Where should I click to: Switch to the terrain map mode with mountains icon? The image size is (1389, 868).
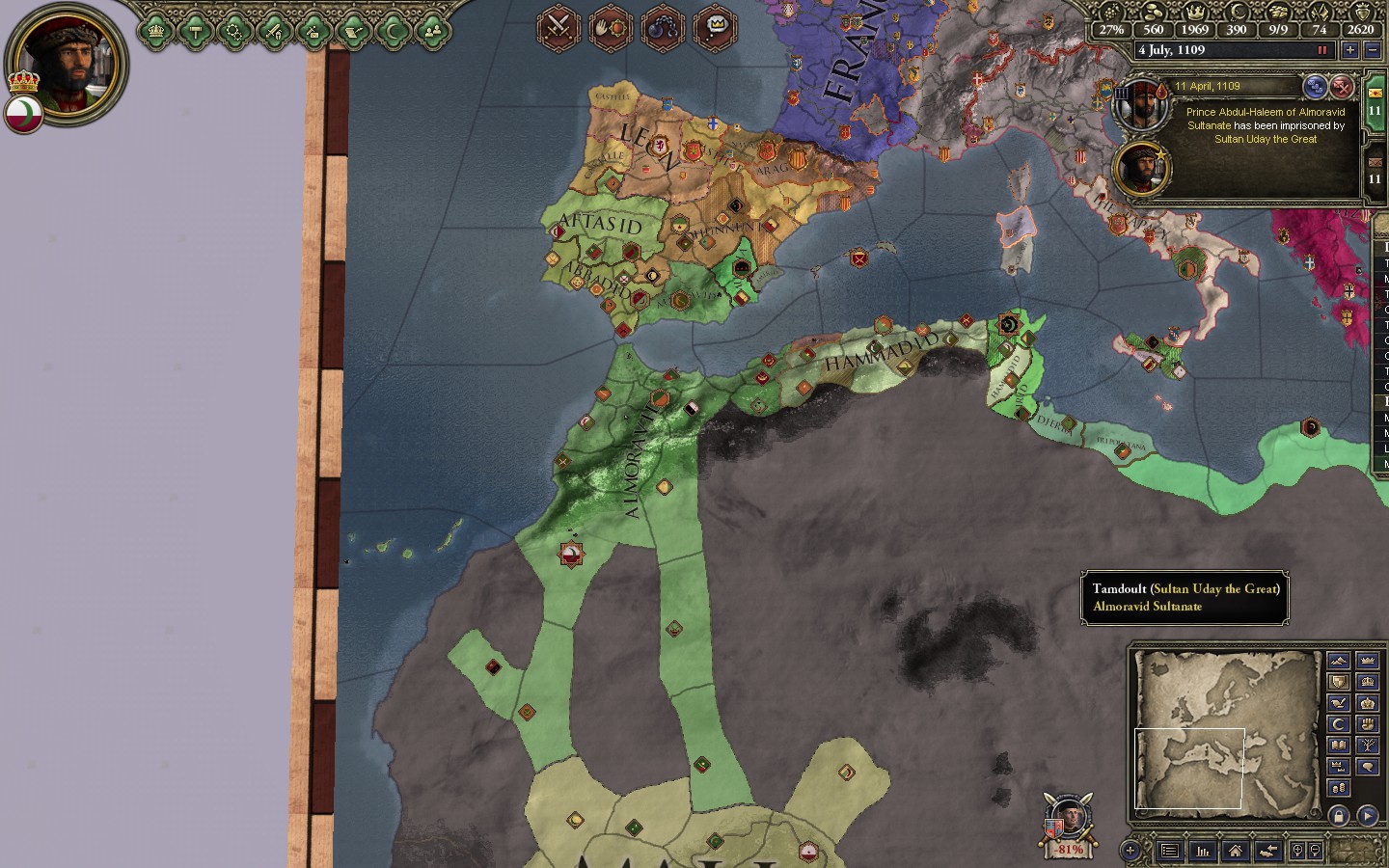pos(1338,661)
